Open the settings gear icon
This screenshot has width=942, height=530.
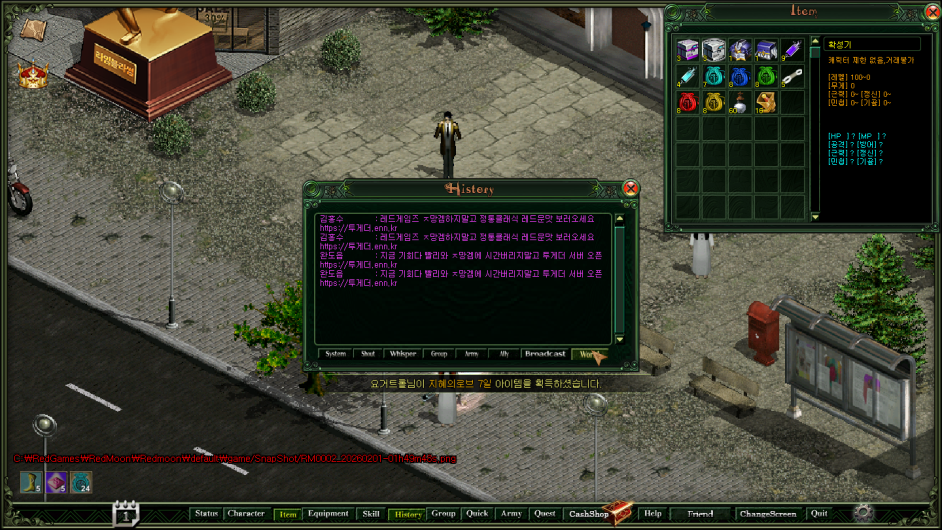point(862,513)
